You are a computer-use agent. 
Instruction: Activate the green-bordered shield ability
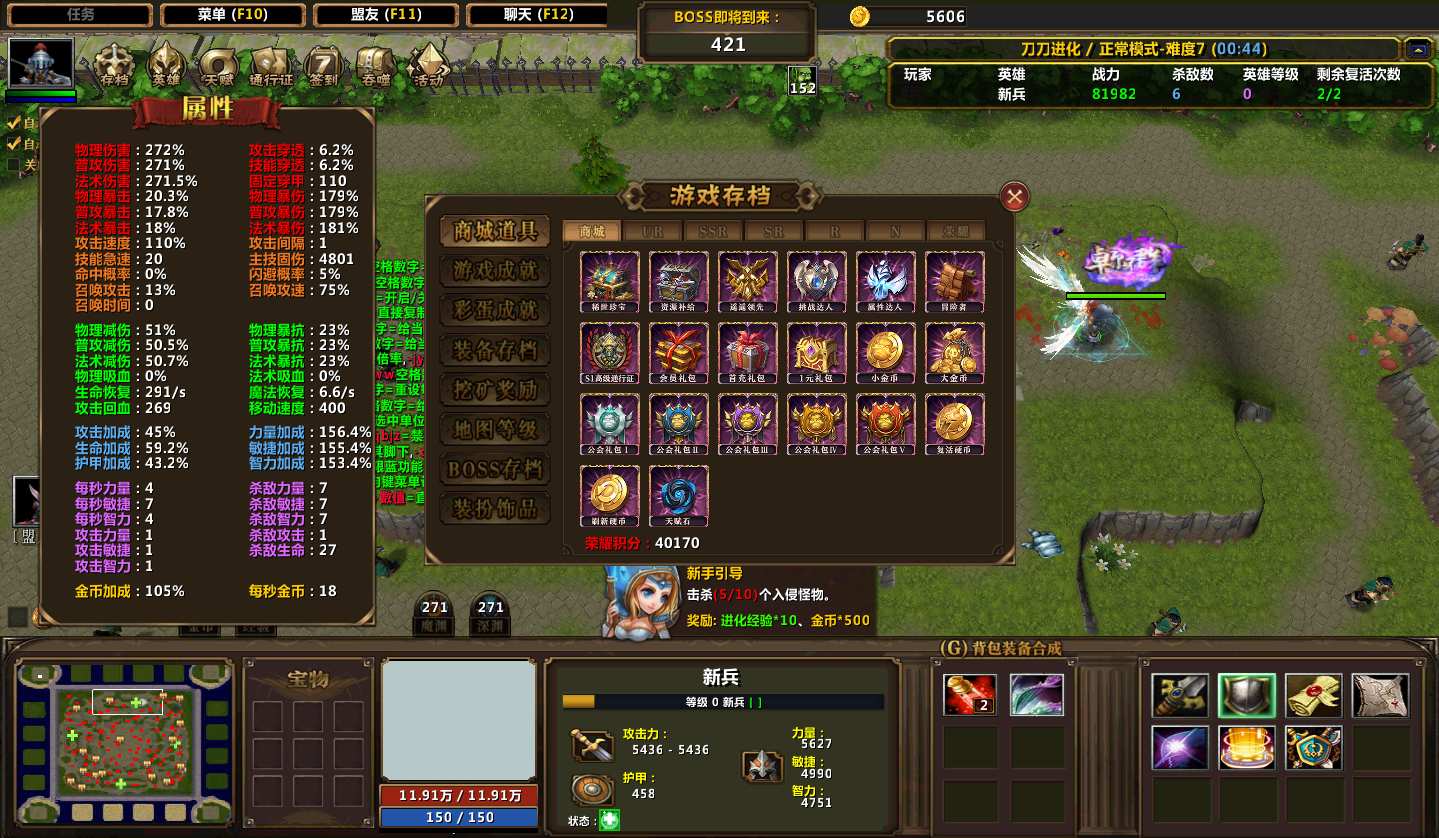pyautogui.click(x=1246, y=695)
